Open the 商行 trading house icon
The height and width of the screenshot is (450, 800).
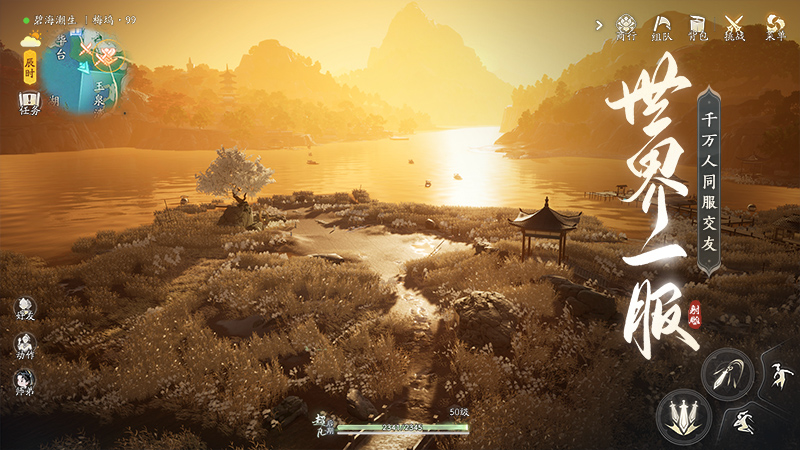point(626,25)
